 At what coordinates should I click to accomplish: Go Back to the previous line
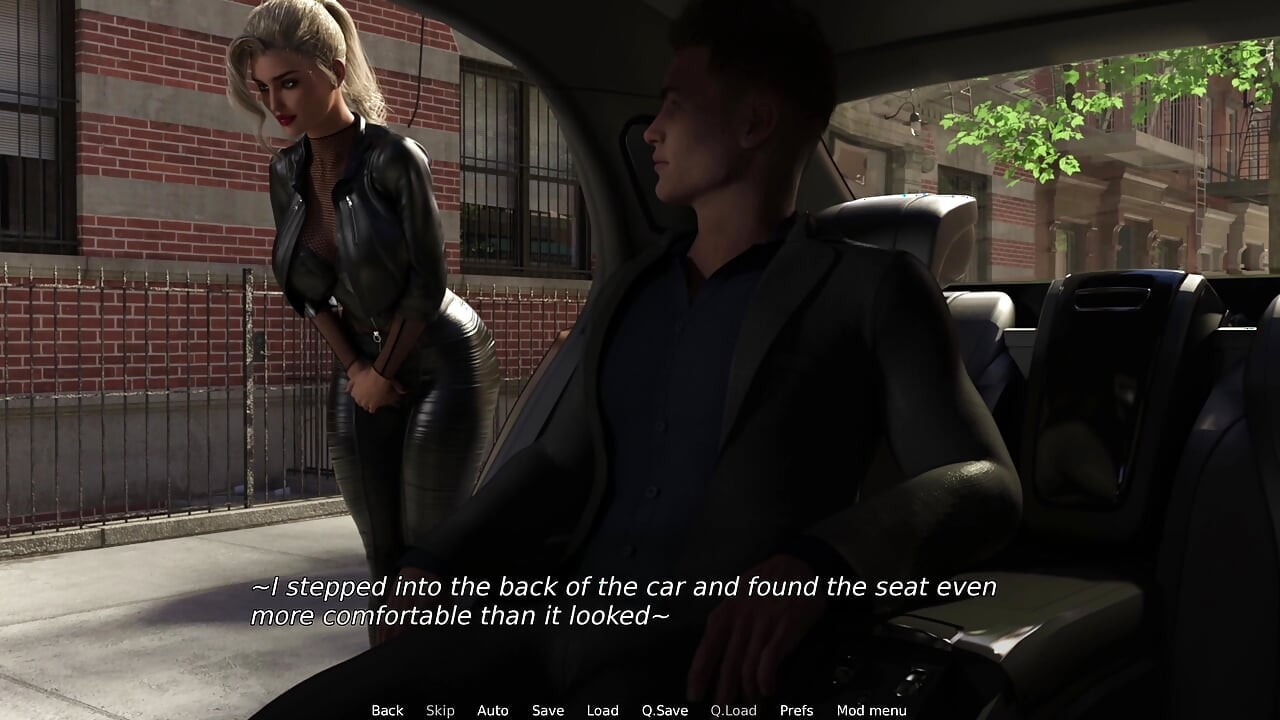pyautogui.click(x=387, y=710)
